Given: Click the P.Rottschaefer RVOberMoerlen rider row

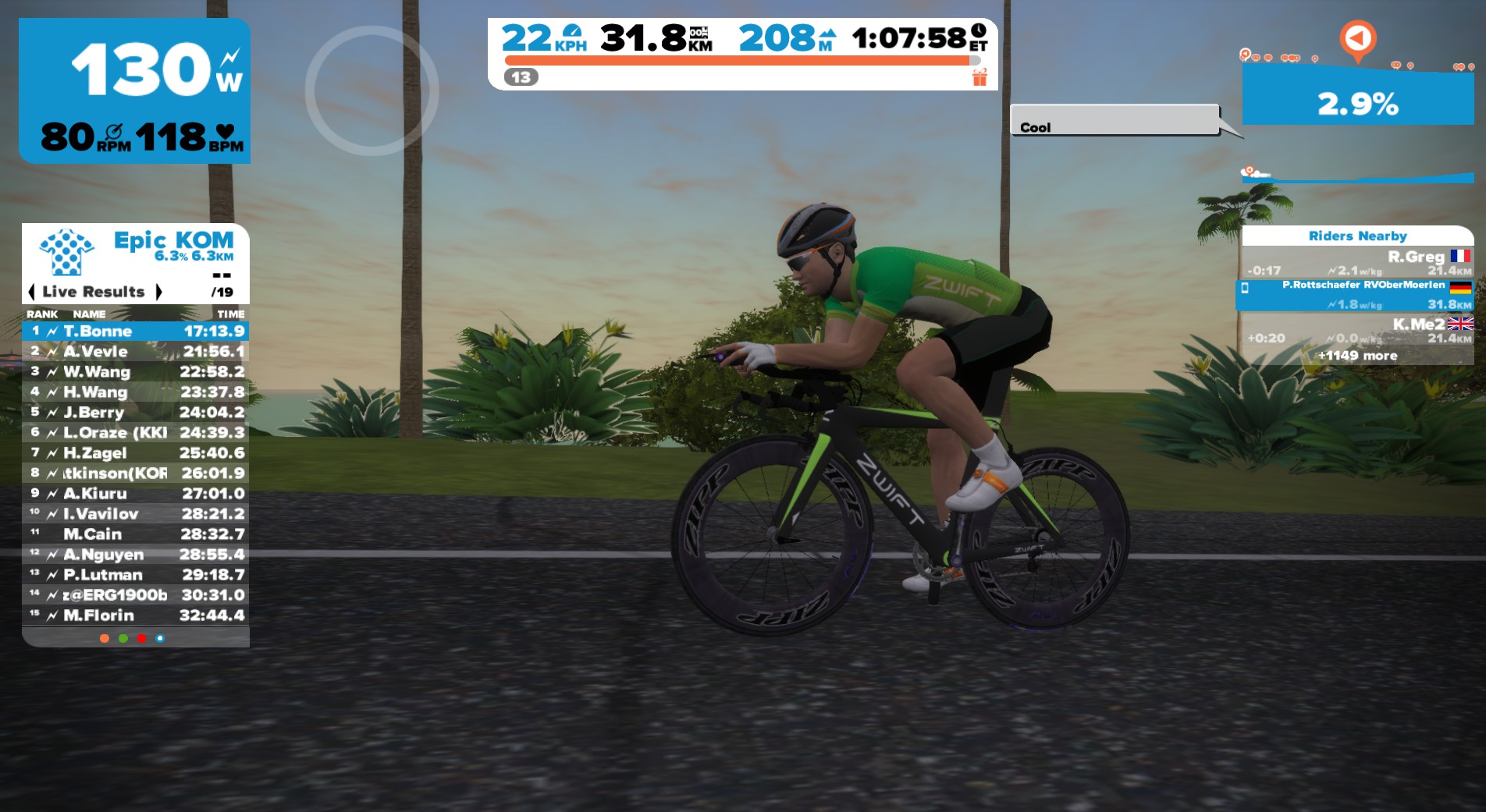Looking at the screenshot, I should point(1356,295).
